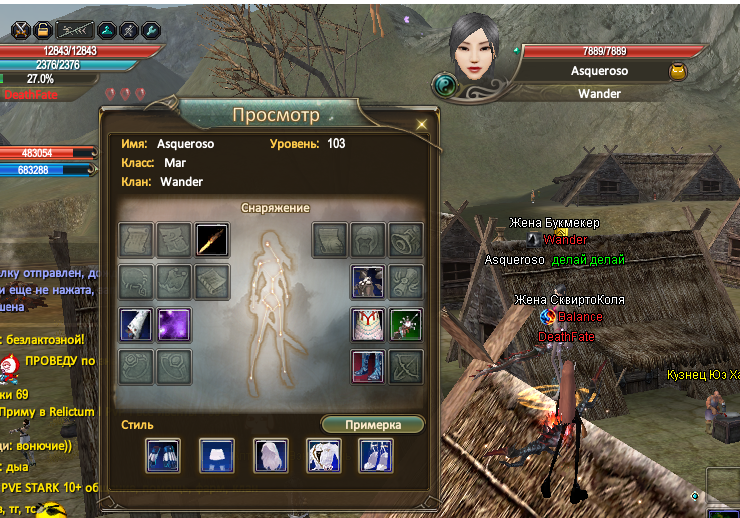Screen dimensions: 740x518
Task: Select the white robe style slot
Action: click(x=323, y=455)
